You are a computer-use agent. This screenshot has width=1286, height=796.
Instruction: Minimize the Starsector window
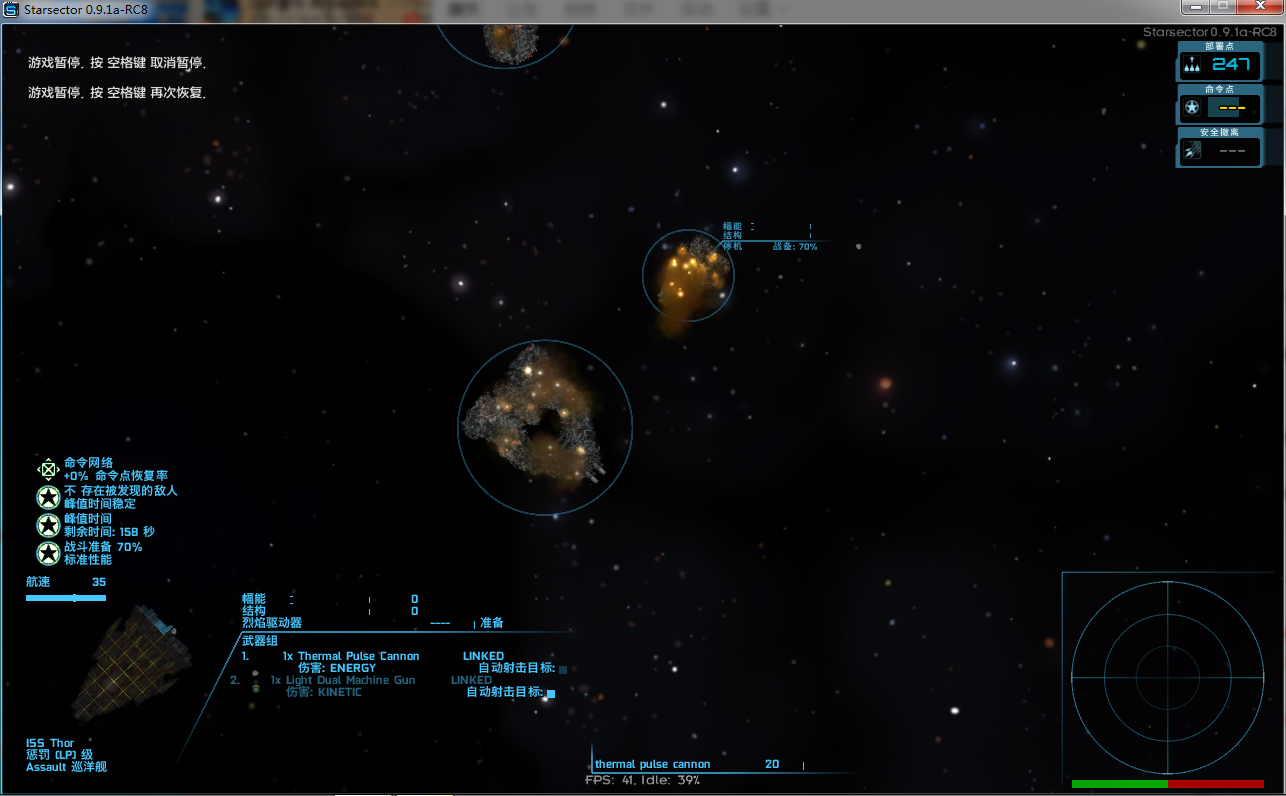pos(1195,7)
